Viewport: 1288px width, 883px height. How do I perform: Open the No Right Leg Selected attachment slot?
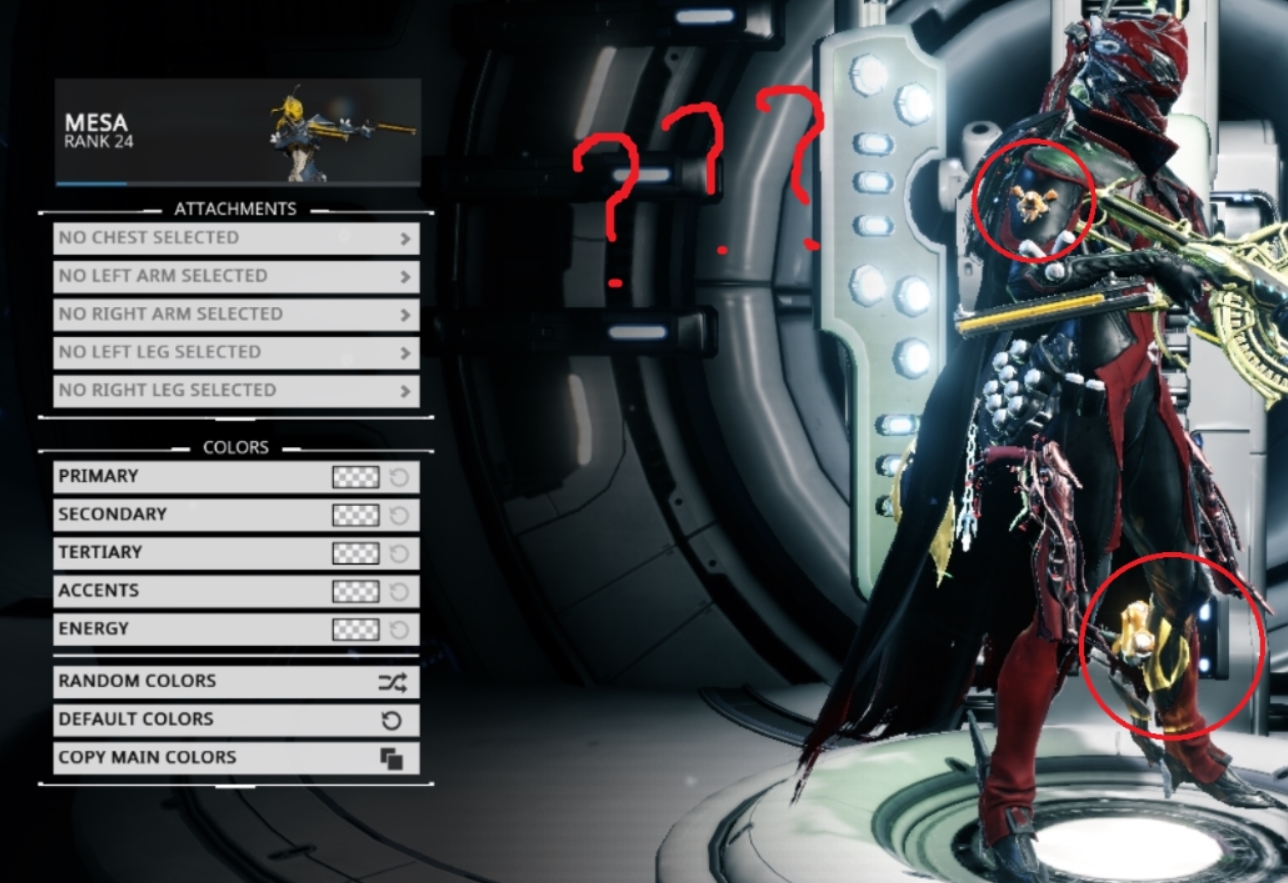click(235, 390)
